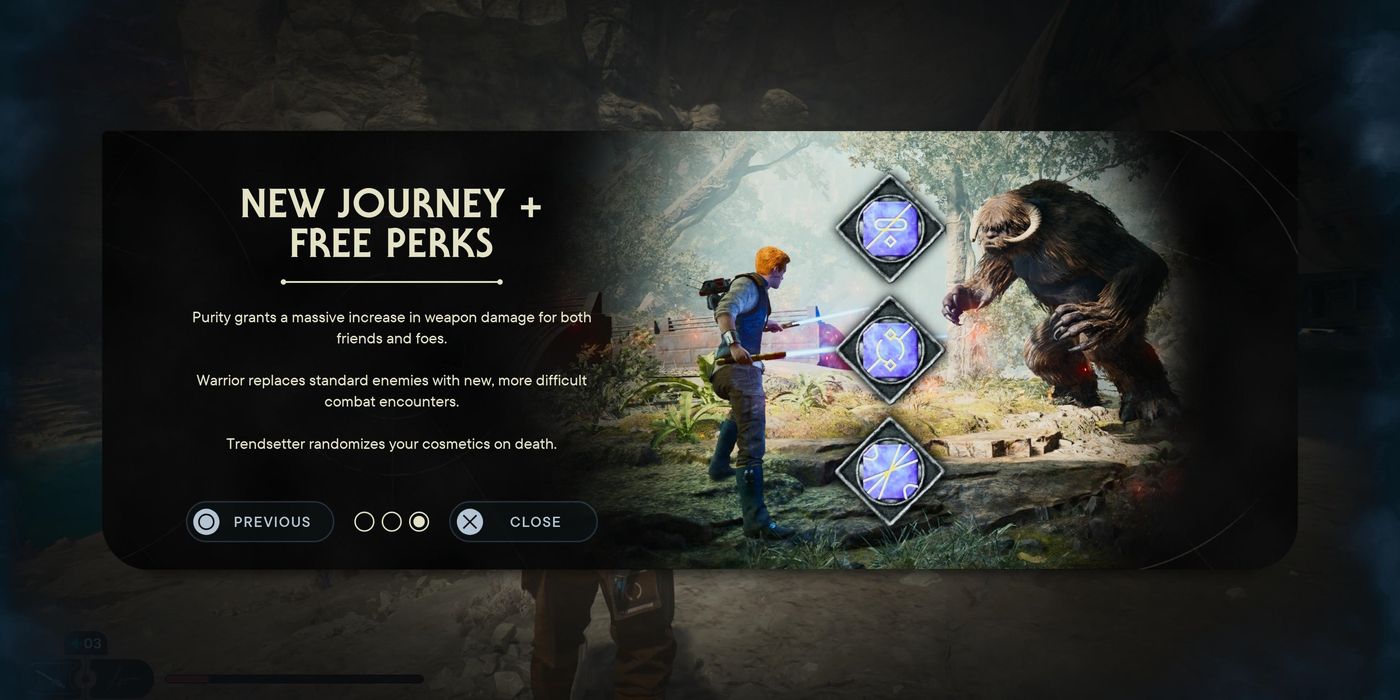Choose the middle Warrior perk icon

(890, 349)
